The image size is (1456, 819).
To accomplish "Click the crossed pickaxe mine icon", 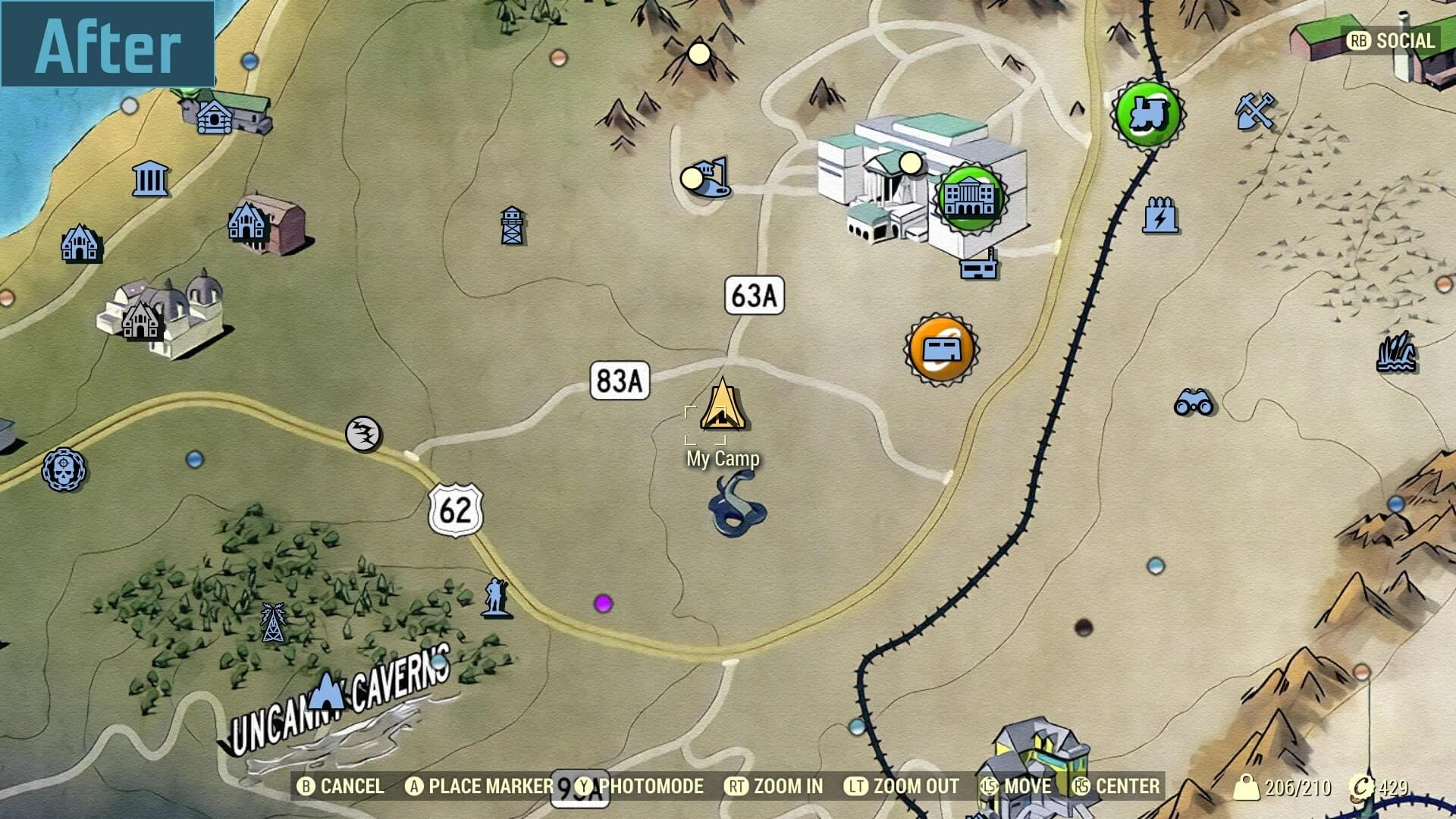I will pyautogui.click(x=1255, y=111).
